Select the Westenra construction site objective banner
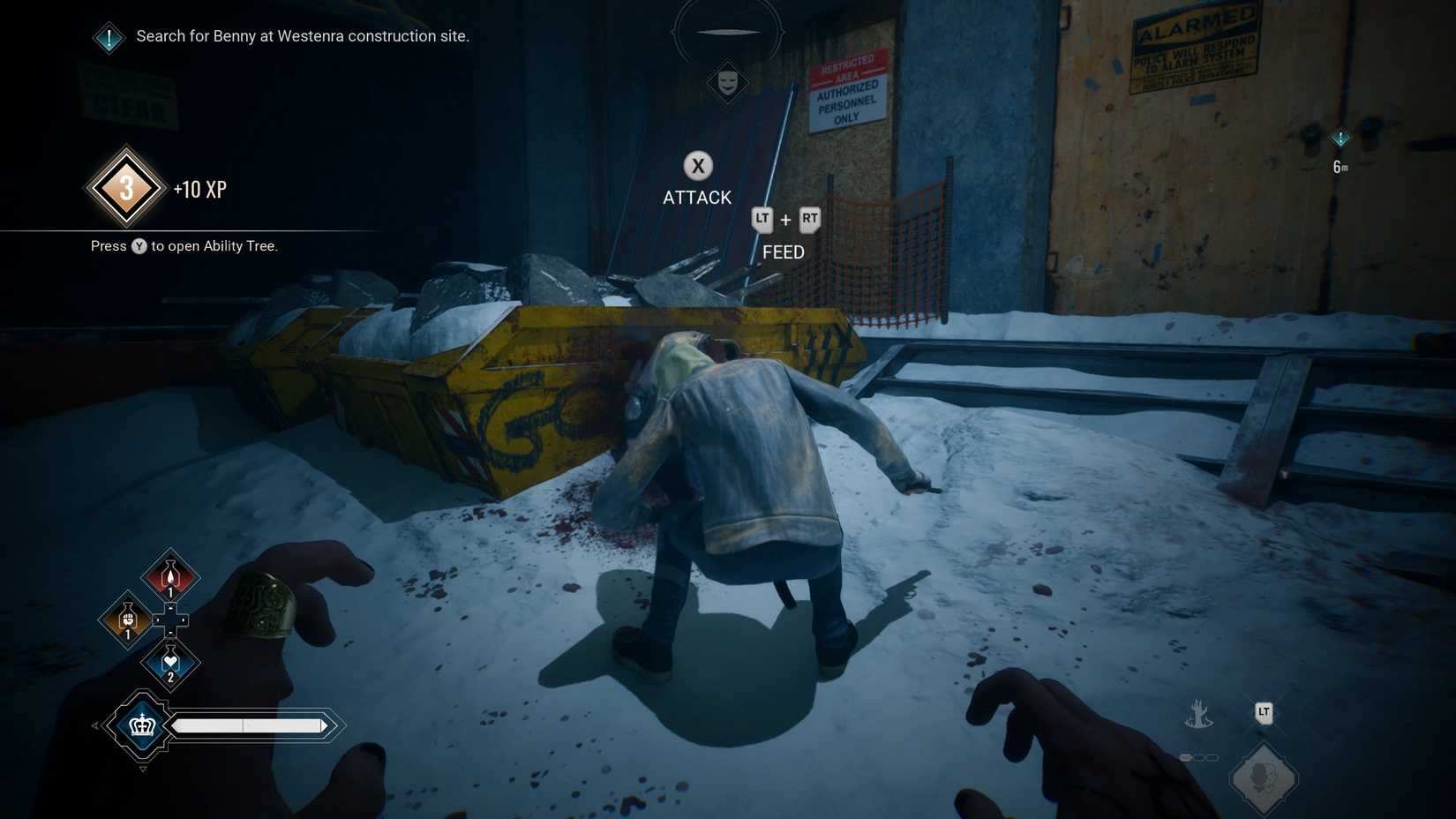1456x819 pixels. [301, 36]
